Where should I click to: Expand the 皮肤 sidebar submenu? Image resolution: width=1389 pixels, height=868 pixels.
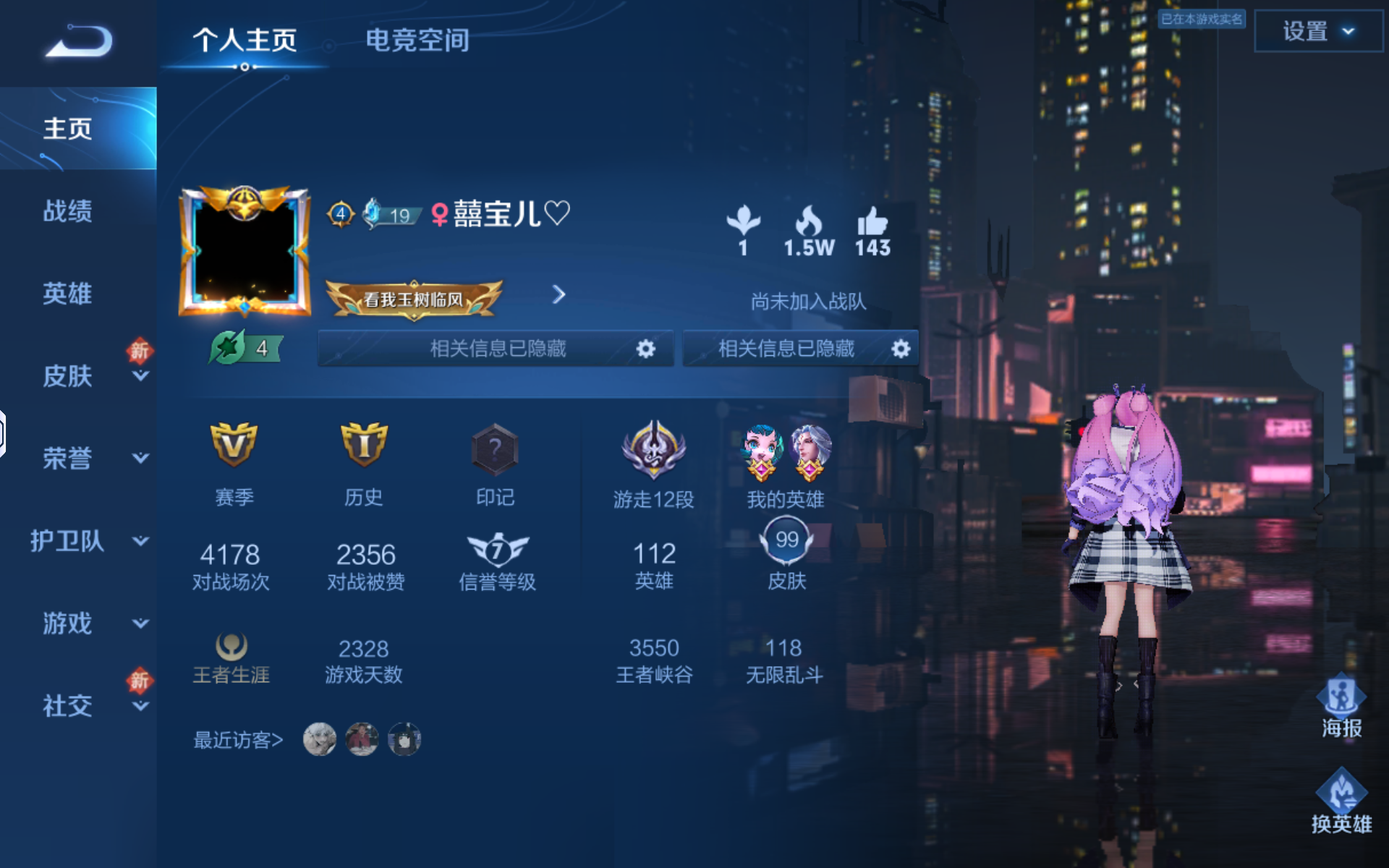tap(140, 375)
